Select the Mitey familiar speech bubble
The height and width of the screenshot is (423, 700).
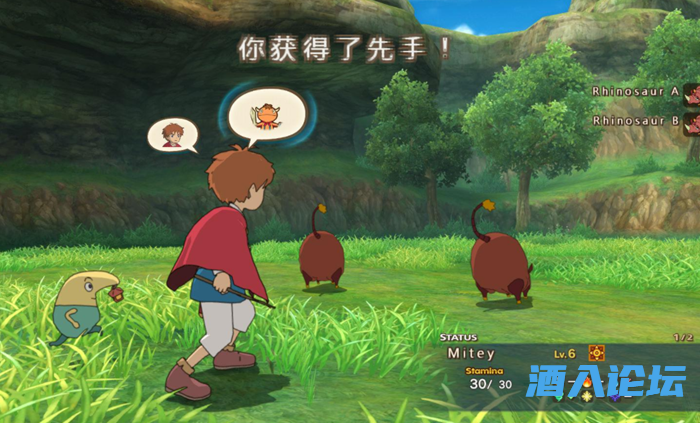point(265,112)
